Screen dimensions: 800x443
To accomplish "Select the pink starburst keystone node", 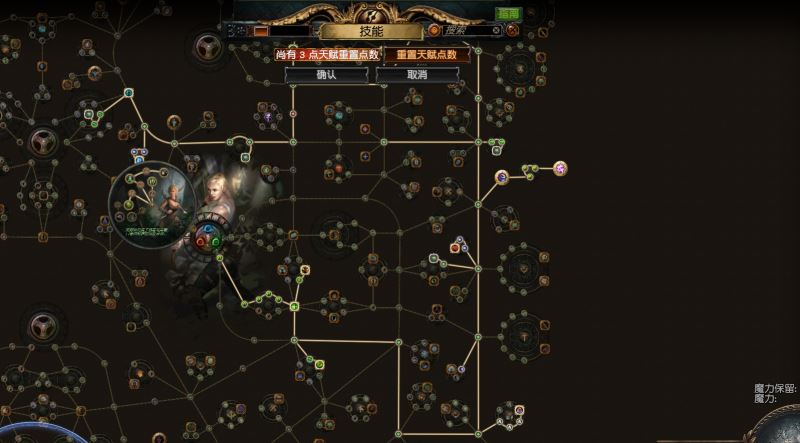I will 560,168.
